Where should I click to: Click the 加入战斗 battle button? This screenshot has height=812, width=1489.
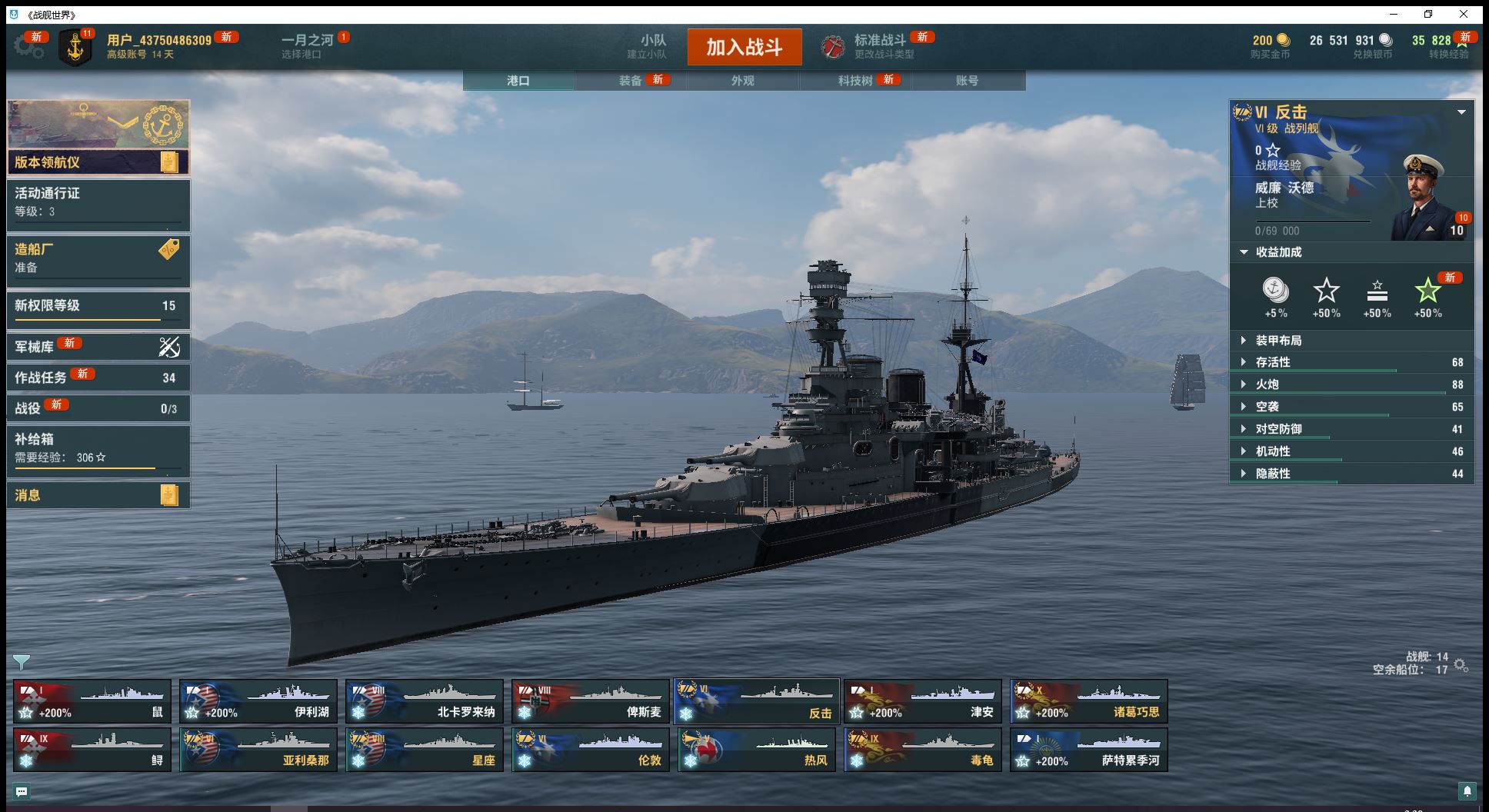(744, 47)
